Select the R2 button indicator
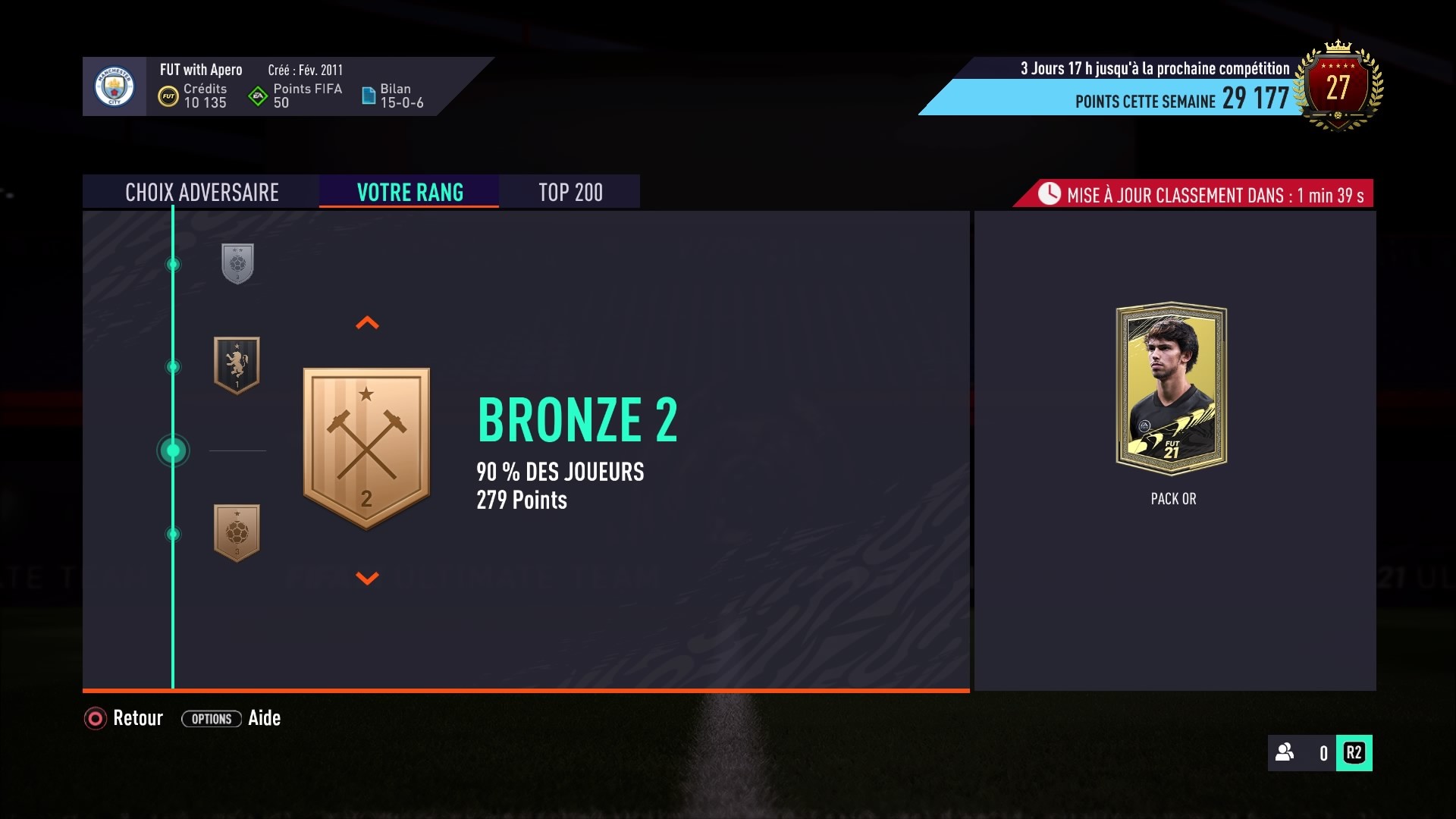 tap(1354, 754)
